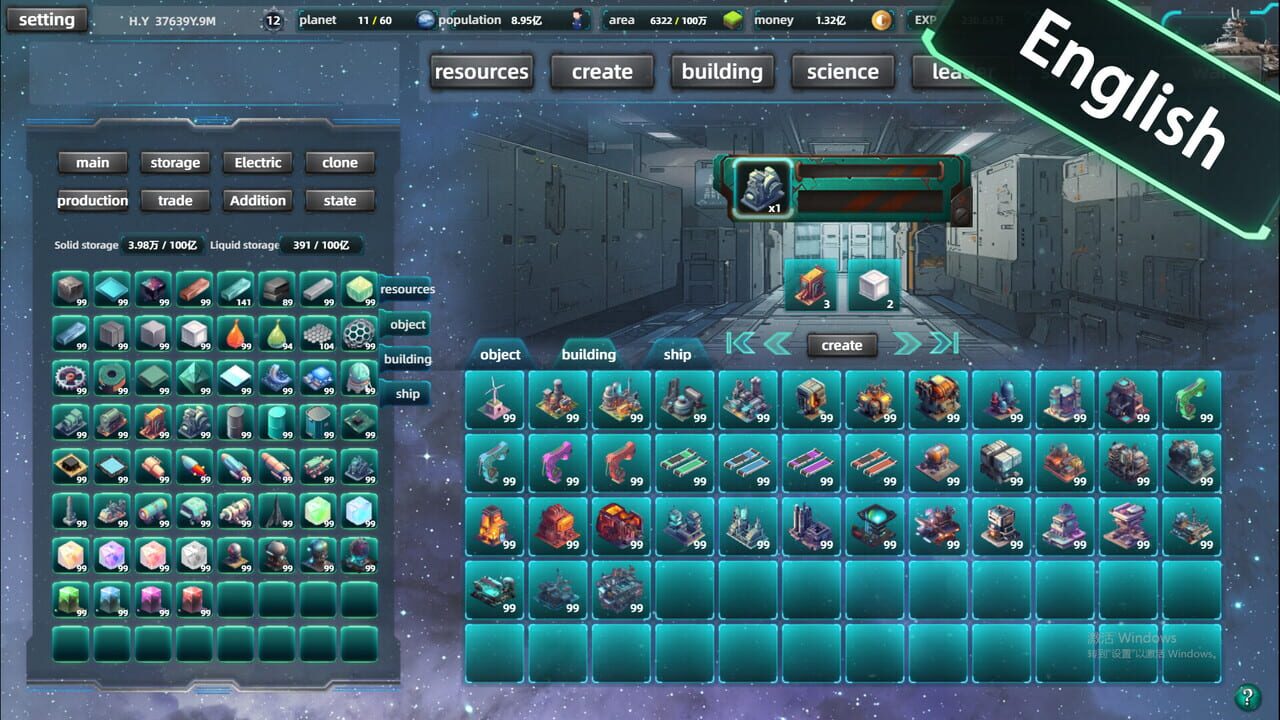Viewport: 1280px width, 720px height.
Task: Select the wind turbine power plant blueprint
Action: (x=495, y=397)
